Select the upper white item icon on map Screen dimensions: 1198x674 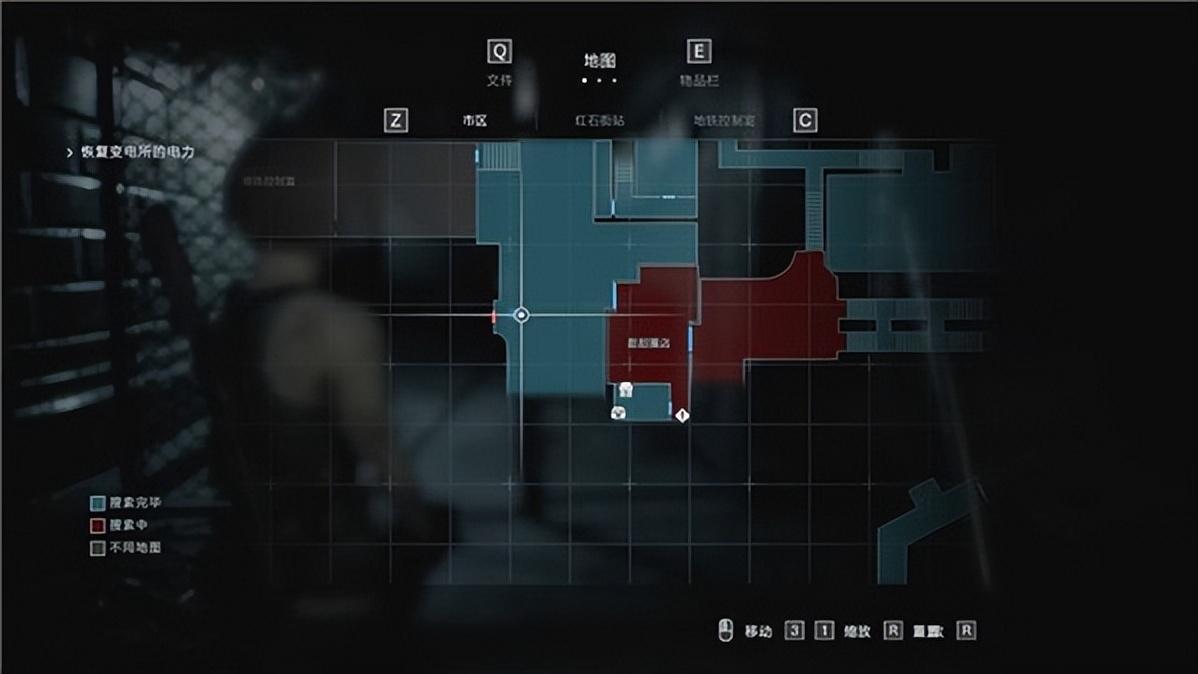tap(625, 388)
